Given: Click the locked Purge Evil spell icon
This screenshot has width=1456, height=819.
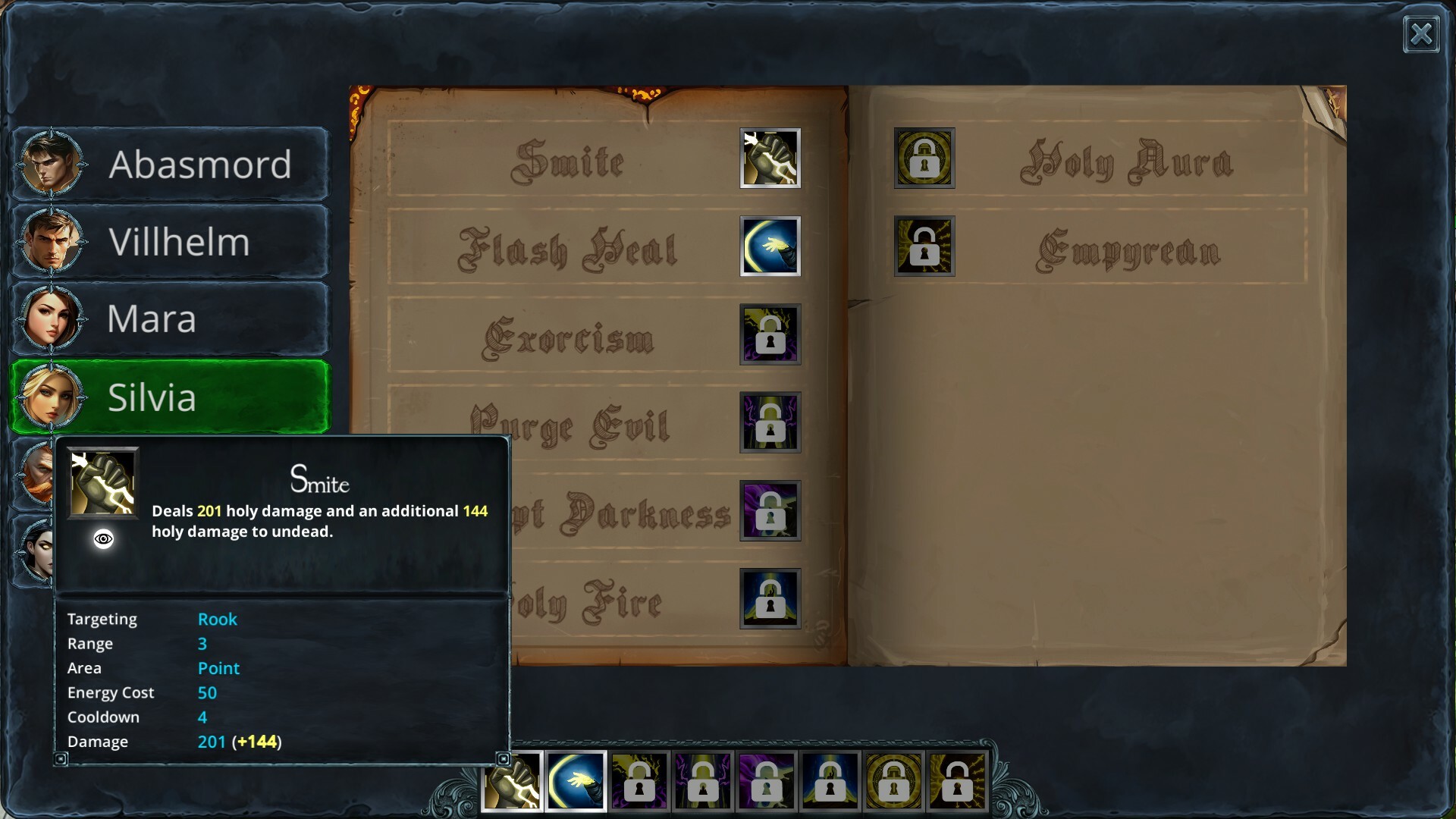Looking at the screenshot, I should (x=770, y=423).
